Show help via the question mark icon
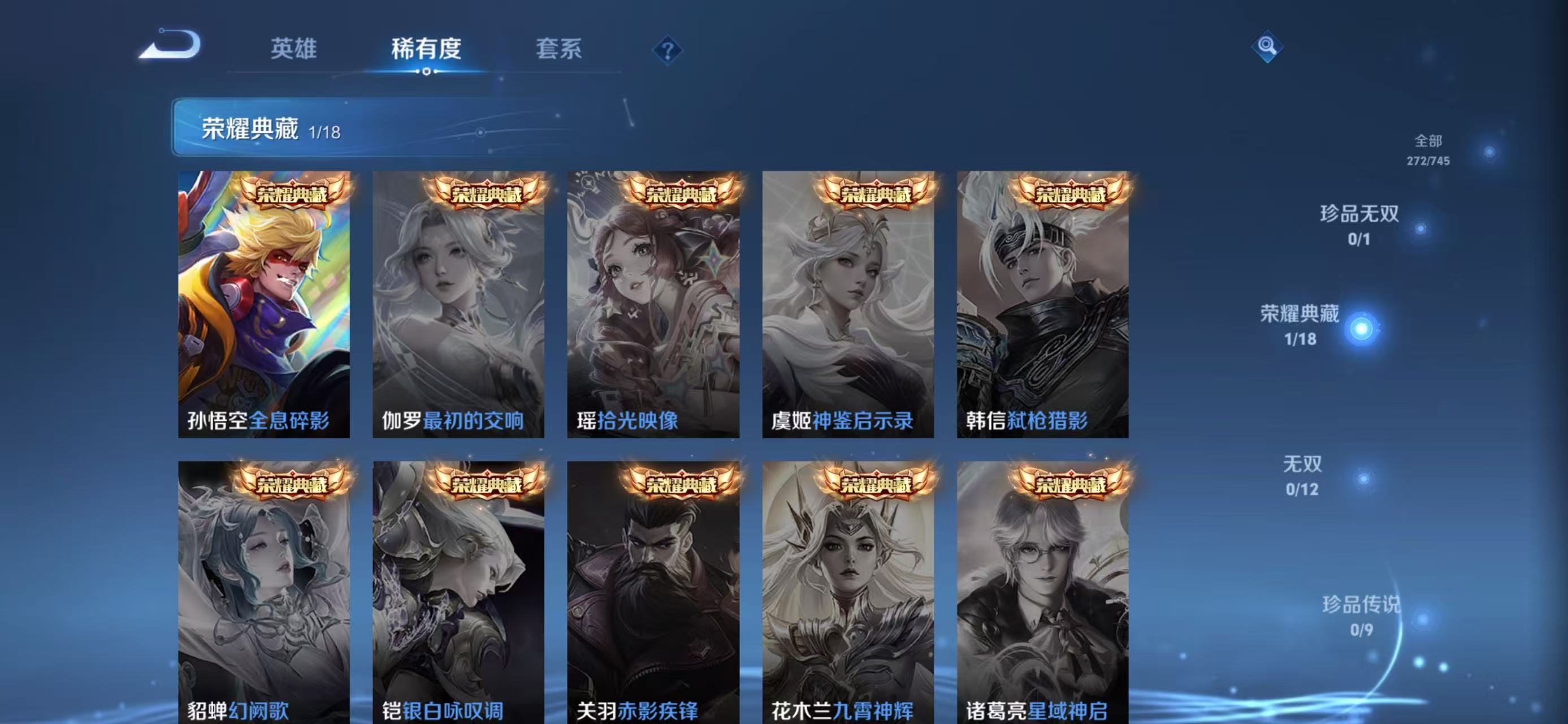 [667, 50]
